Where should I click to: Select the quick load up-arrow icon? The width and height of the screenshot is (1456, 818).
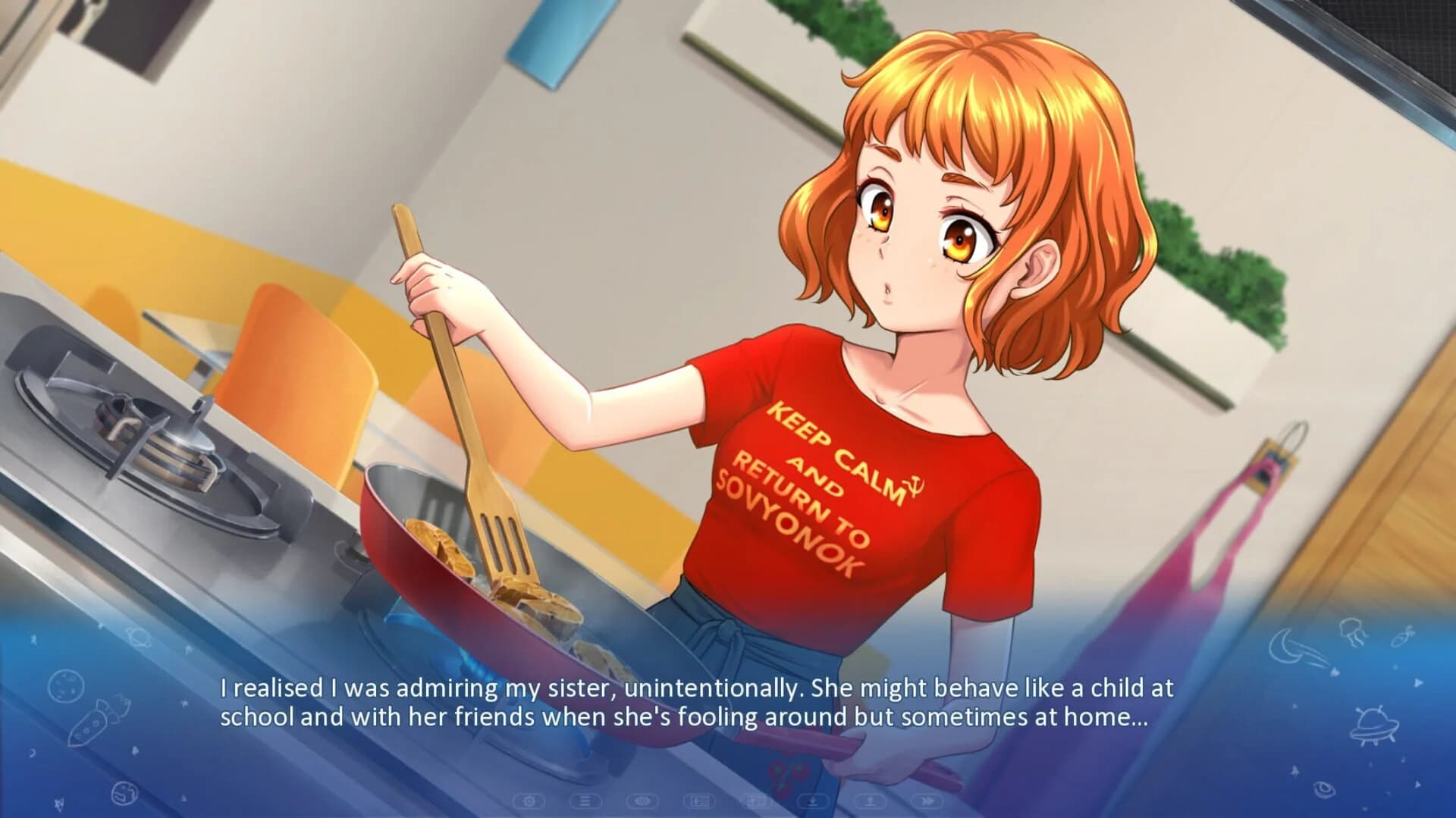pyautogui.click(x=871, y=801)
